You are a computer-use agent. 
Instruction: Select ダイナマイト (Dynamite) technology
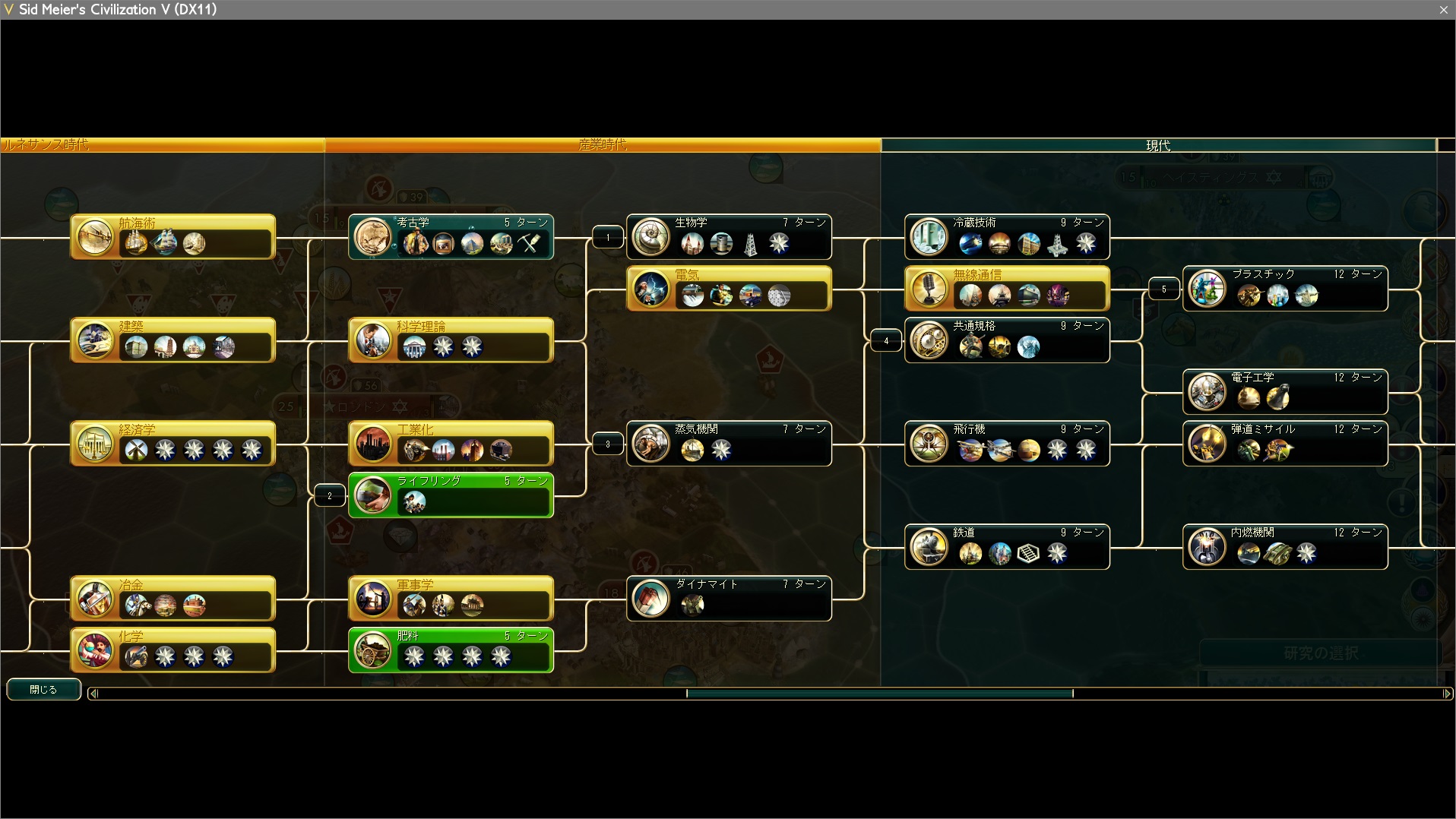click(729, 599)
